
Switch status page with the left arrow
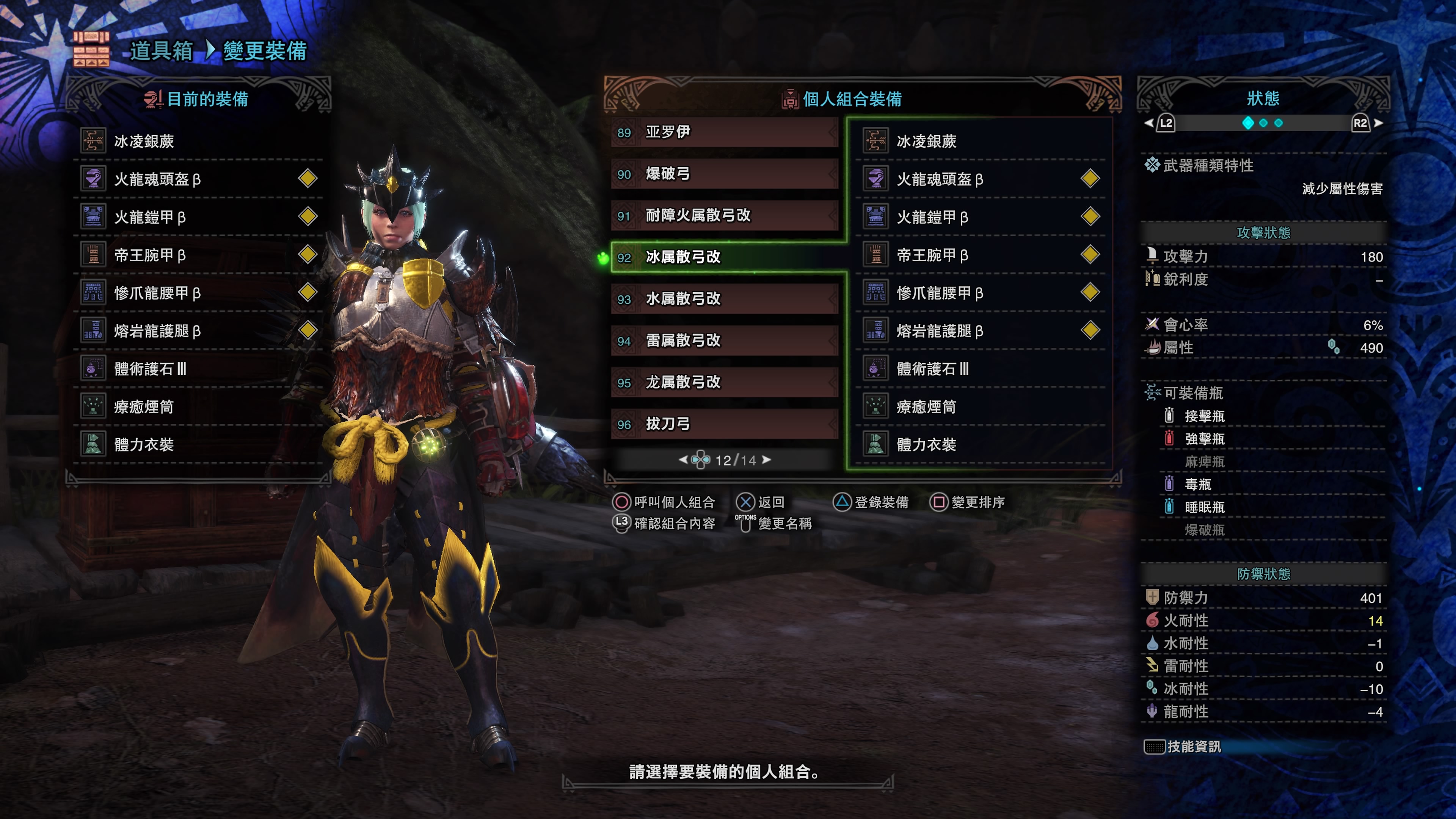coord(1148,123)
